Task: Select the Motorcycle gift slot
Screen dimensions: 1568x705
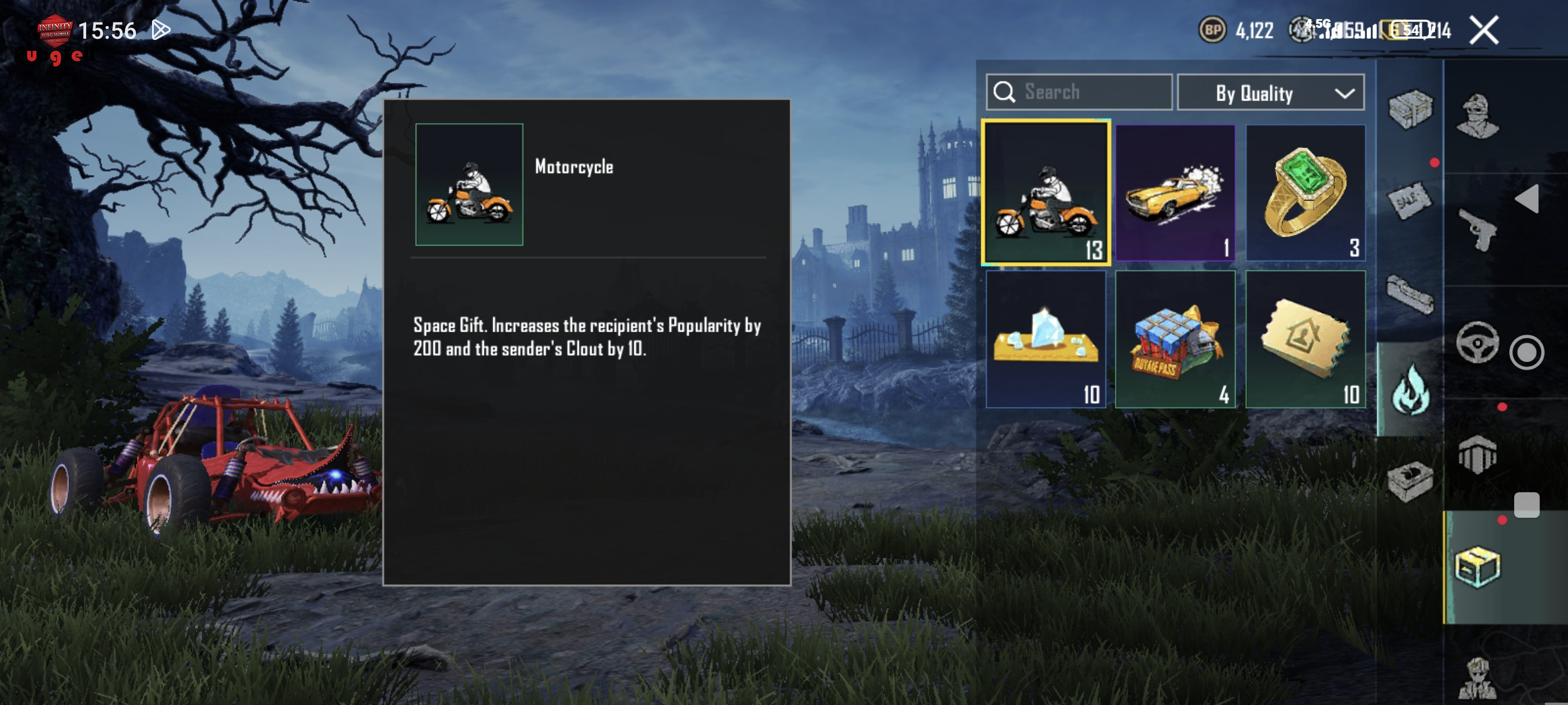Action: click(x=1045, y=193)
